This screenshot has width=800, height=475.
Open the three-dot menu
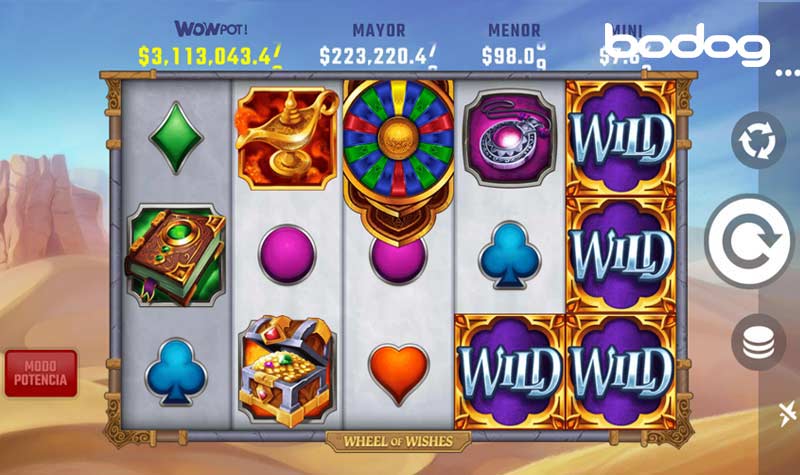[x=786, y=73]
